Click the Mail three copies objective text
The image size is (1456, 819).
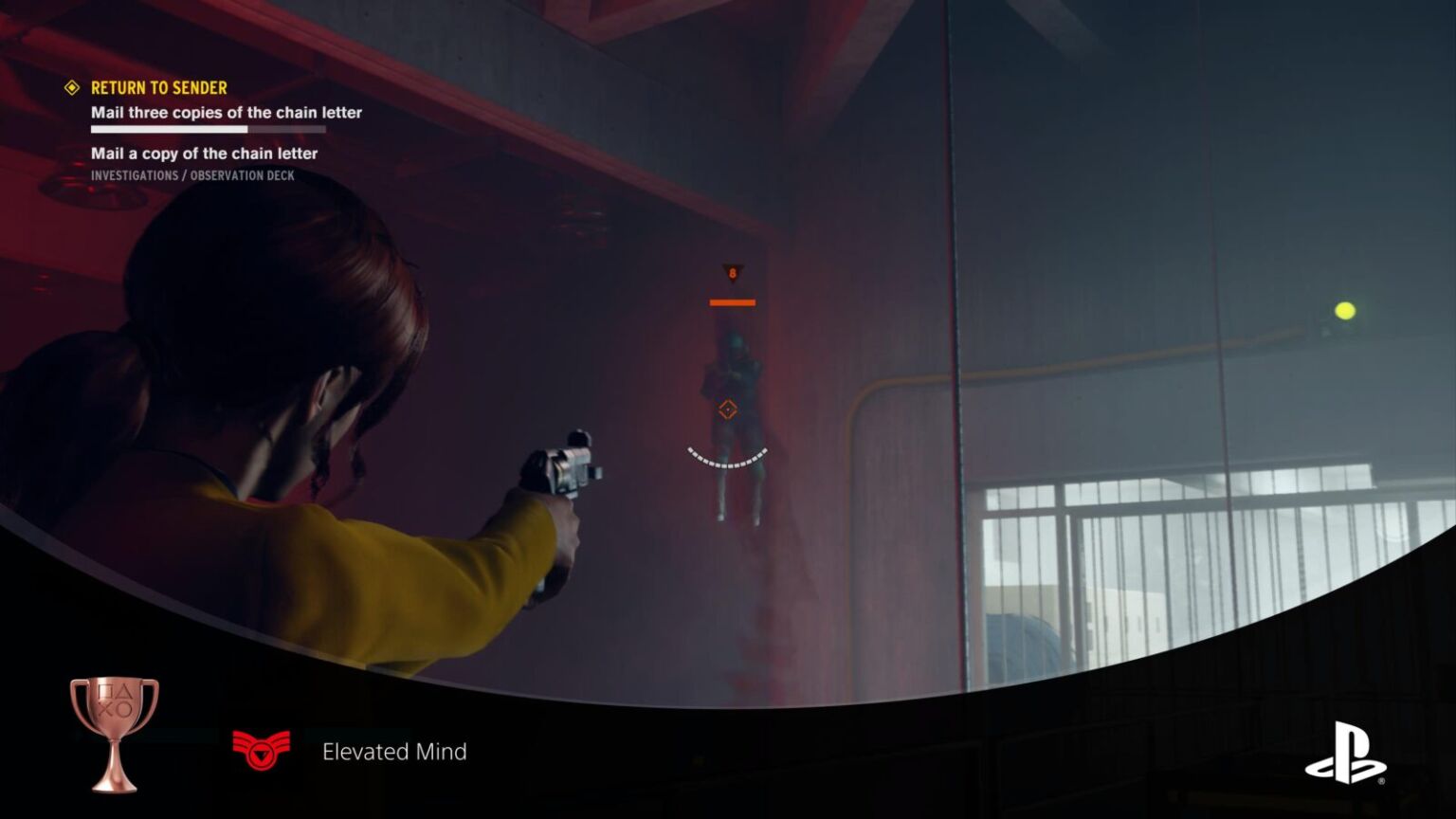click(226, 112)
